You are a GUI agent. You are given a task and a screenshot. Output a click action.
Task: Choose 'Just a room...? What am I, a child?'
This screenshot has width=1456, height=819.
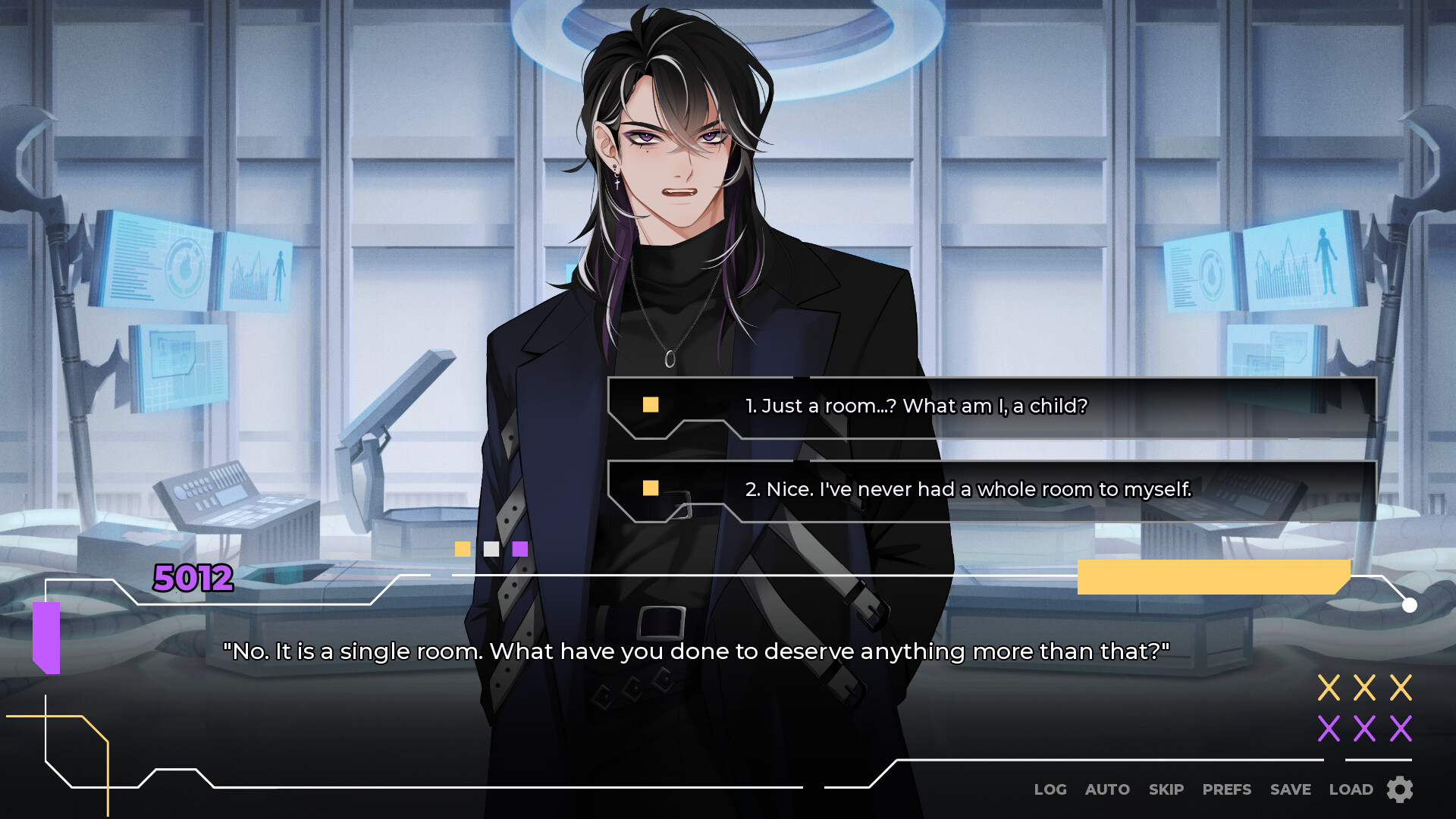pyautogui.click(x=916, y=406)
